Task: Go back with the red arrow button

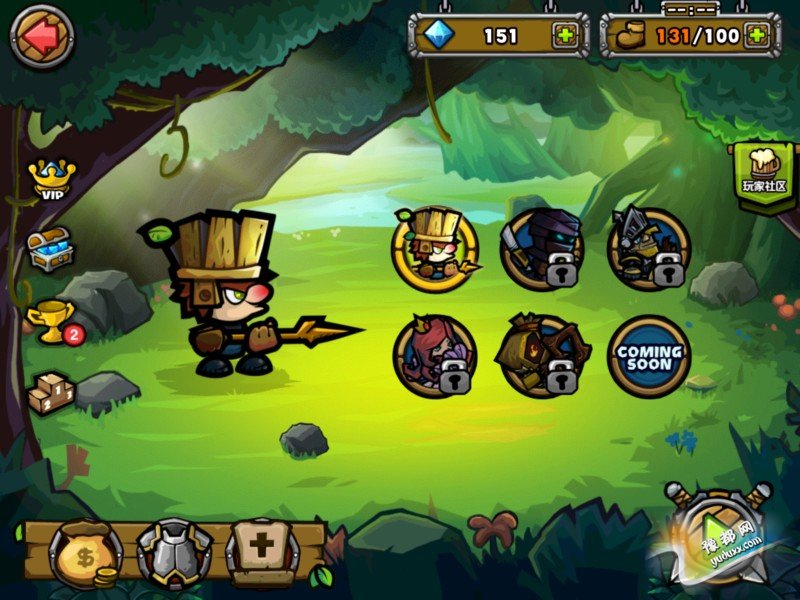Action: [x=42, y=36]
